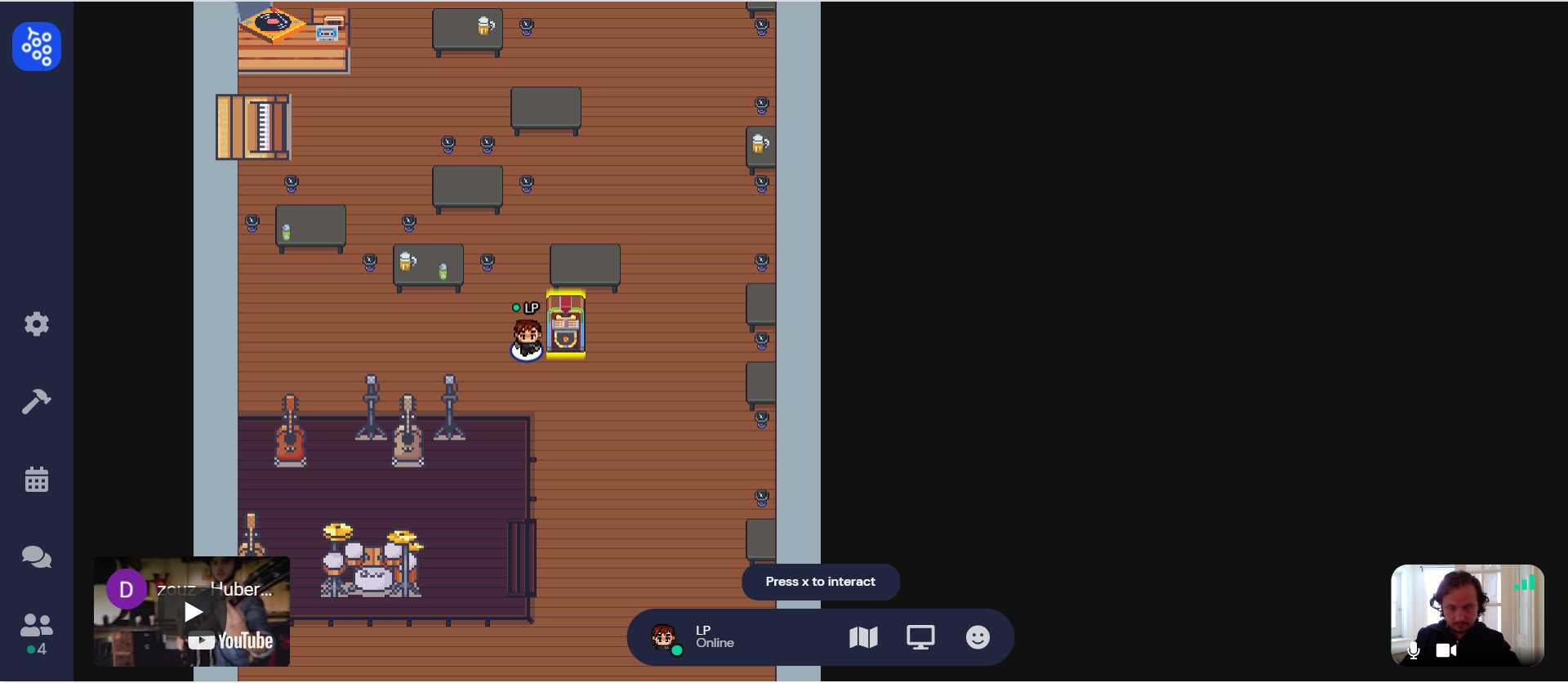Open the minimap
The height and width of the screenshot is (683, 1568).
click(863, 637)
